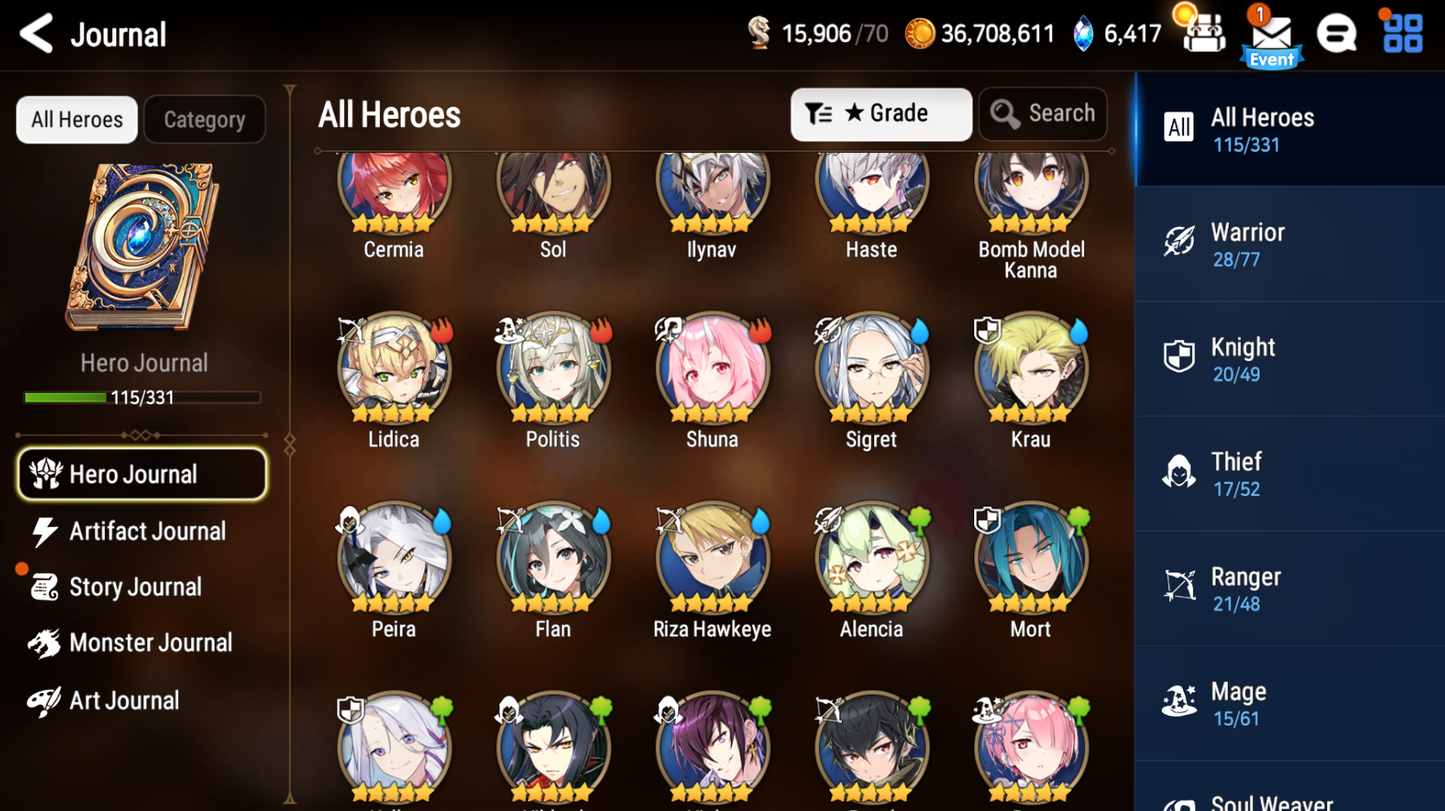Open the Grade sort dropdown
Image resolution: width=1445 pixels, height=811 pixels.
[x=880, y=113]
